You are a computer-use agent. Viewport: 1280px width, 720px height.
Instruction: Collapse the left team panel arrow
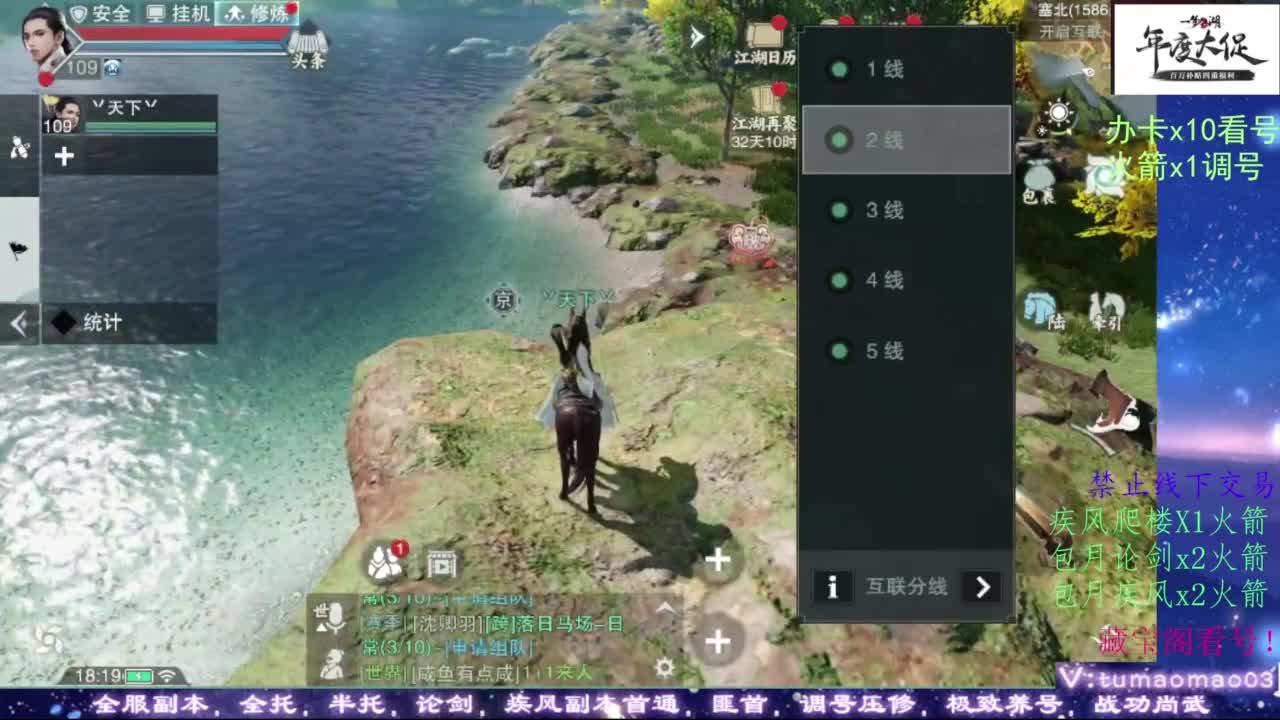pos(17,322)
